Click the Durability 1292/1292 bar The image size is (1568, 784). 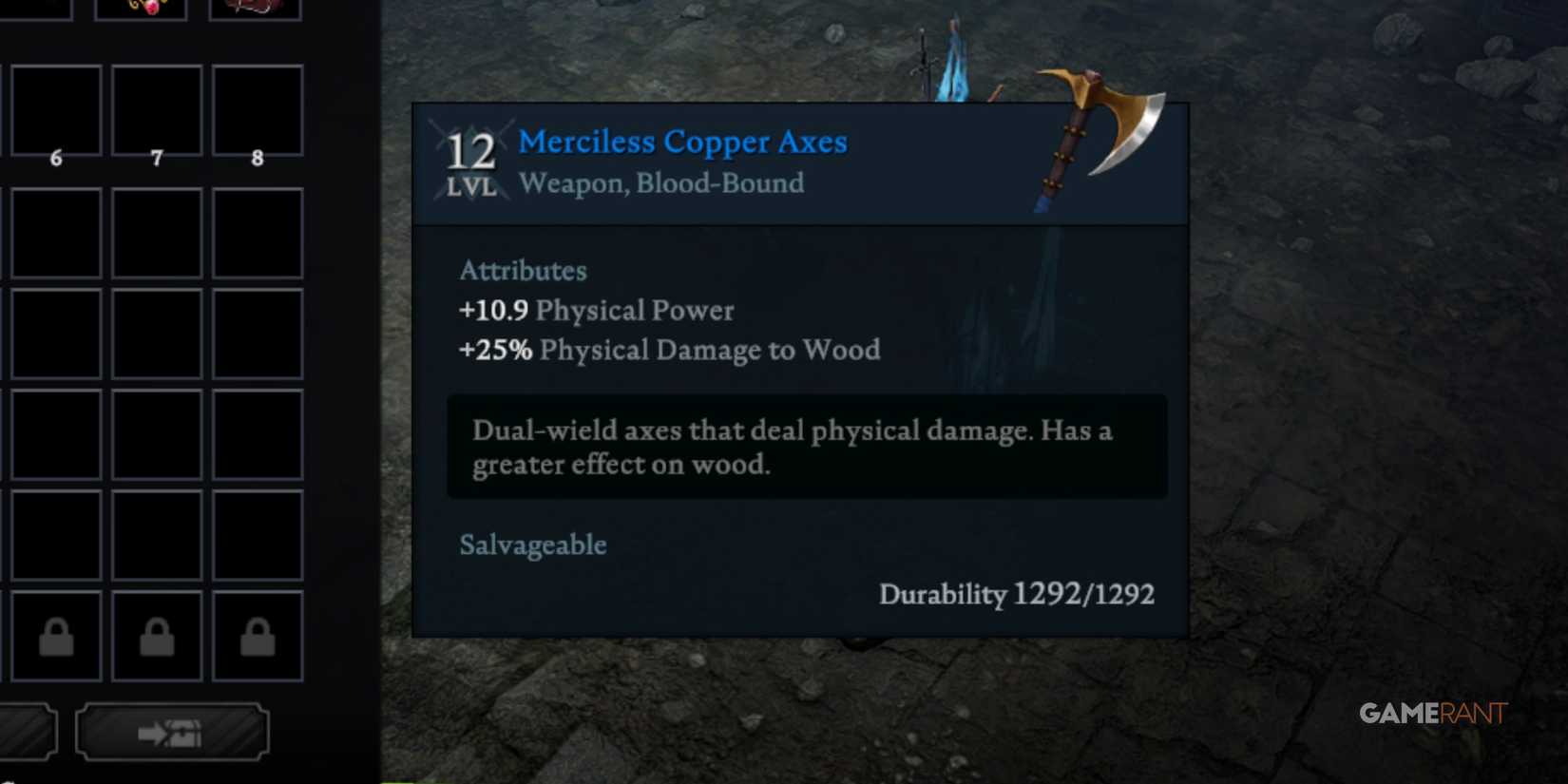[1017, 594]
